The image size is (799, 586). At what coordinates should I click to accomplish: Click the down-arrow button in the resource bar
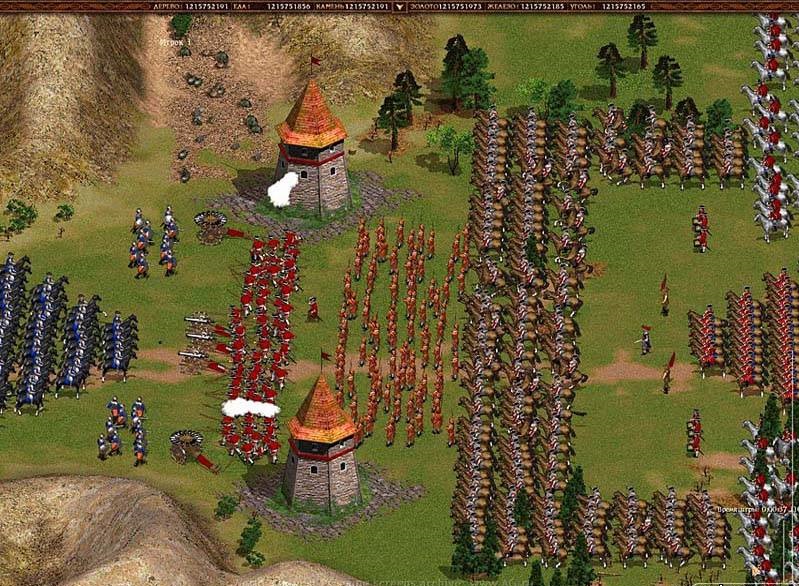(x=399, y=6)
